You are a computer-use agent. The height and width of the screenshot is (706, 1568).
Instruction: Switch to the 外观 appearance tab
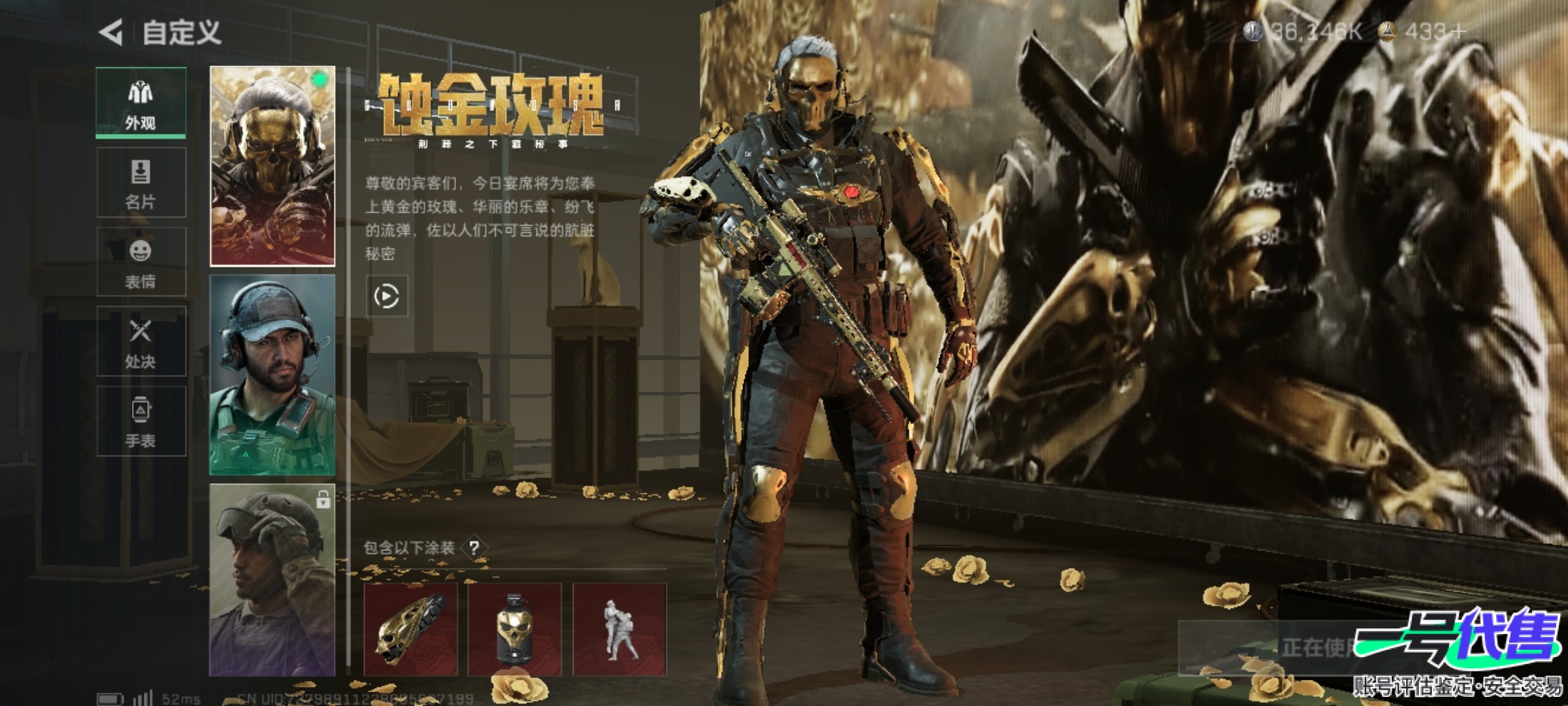coord(141,103)
